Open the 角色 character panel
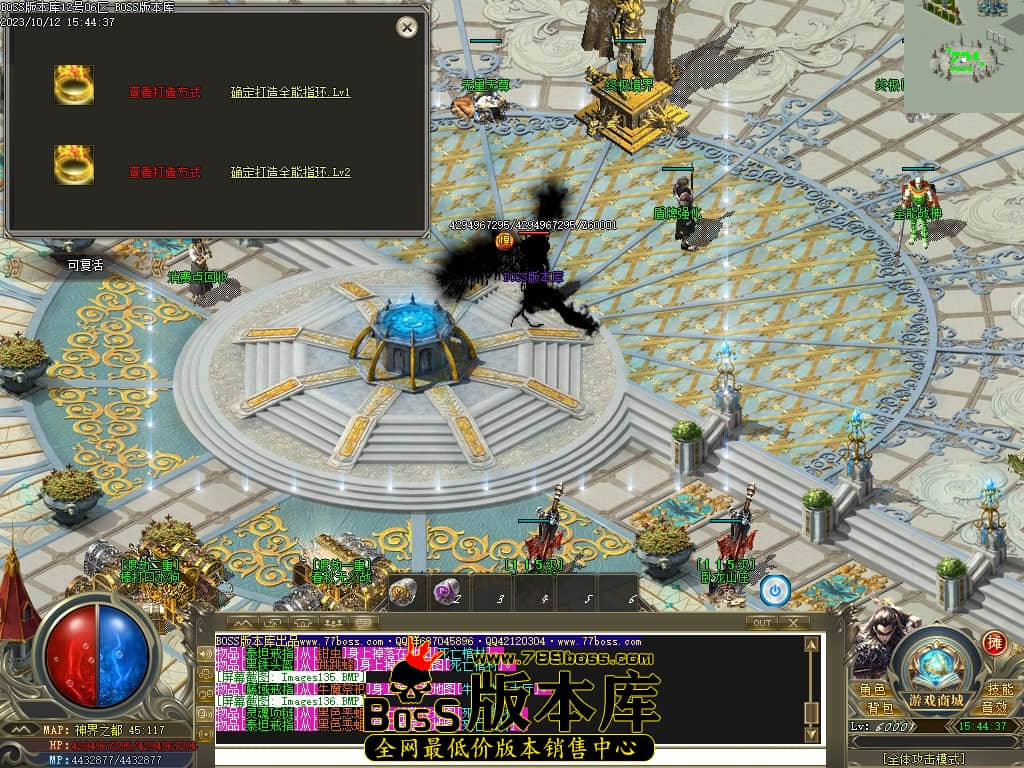The height and width of the screenshot is (768, 1024). tap(872, 690)
